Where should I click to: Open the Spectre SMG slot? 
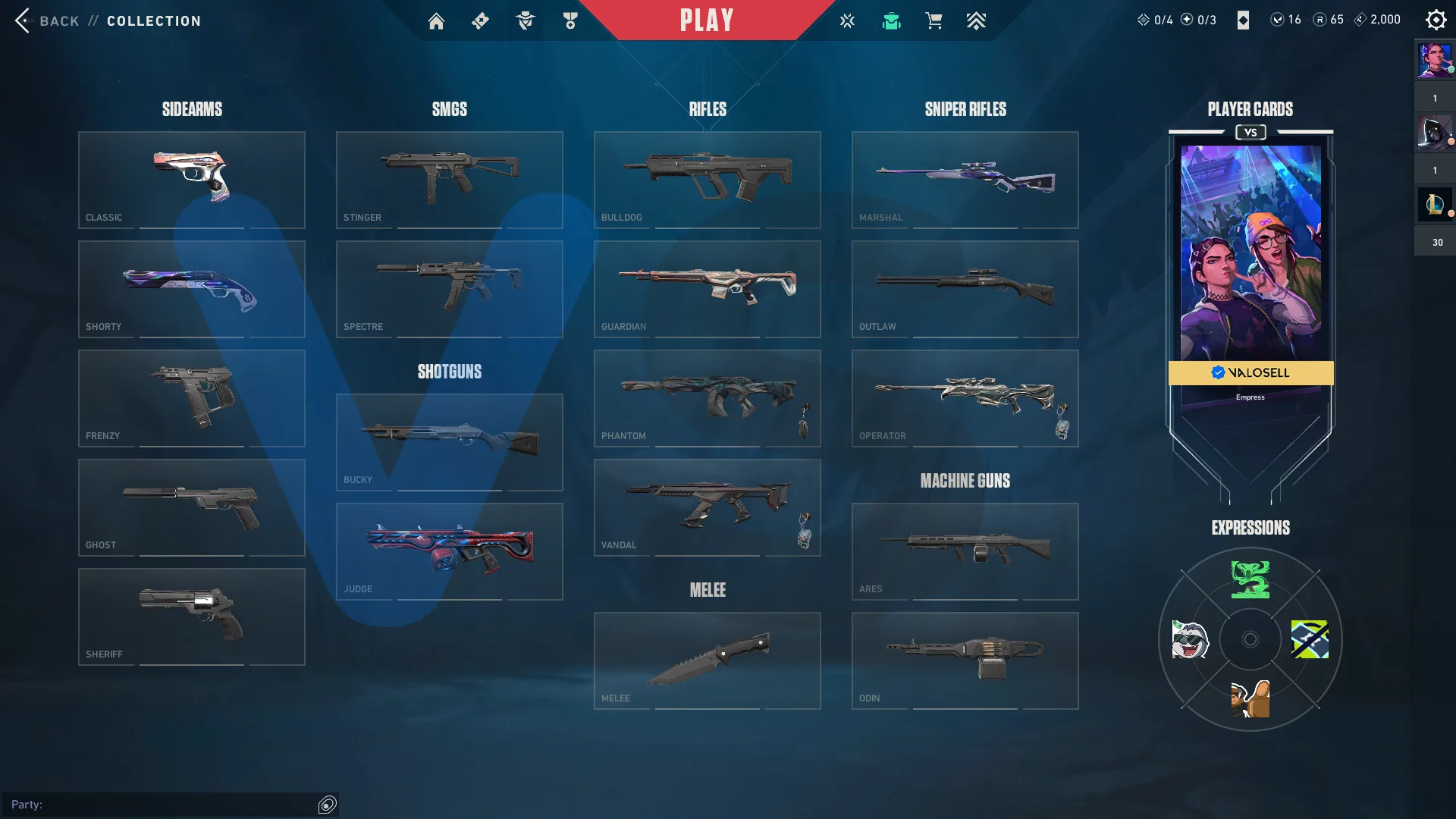tap(450, 289)
